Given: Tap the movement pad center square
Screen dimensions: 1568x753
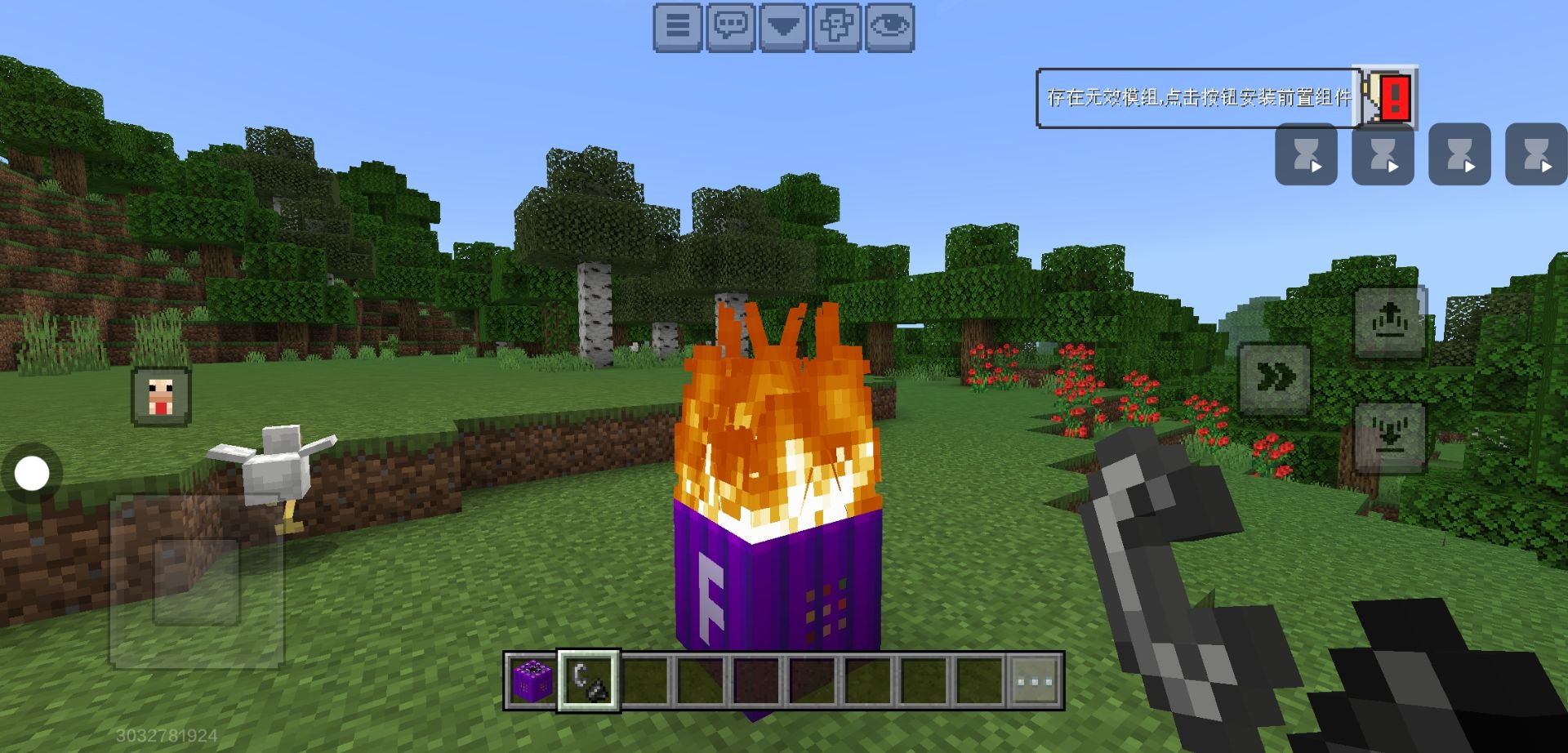Looking at the screenshot, I should click(197, 581).
